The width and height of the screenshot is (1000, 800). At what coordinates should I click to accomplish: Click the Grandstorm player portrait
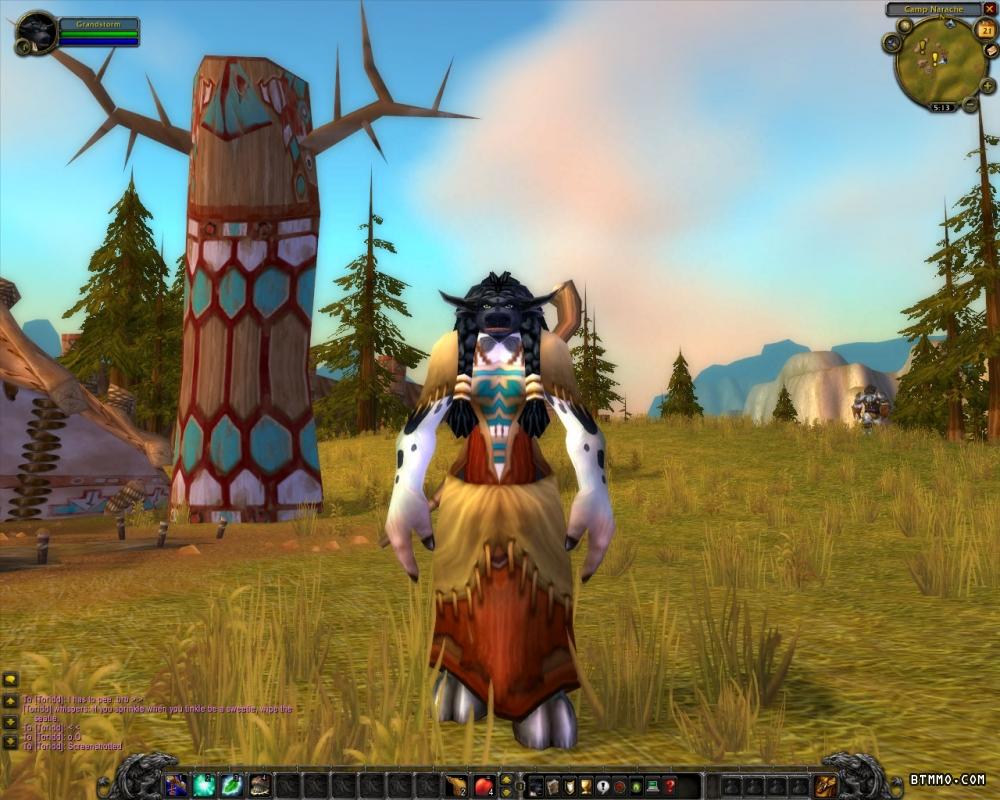[37, 32]
